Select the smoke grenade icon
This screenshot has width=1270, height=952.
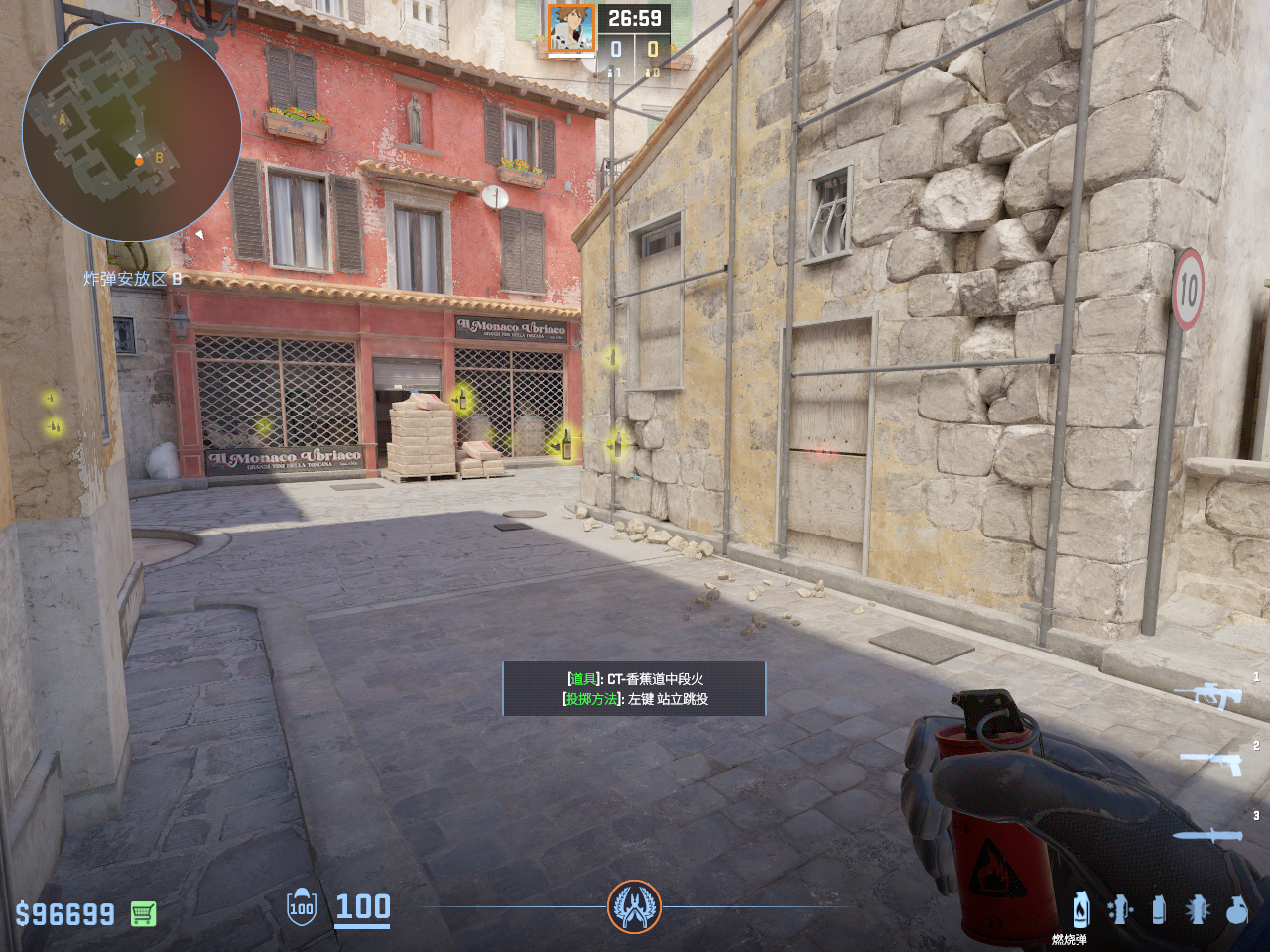point(1158,909)
